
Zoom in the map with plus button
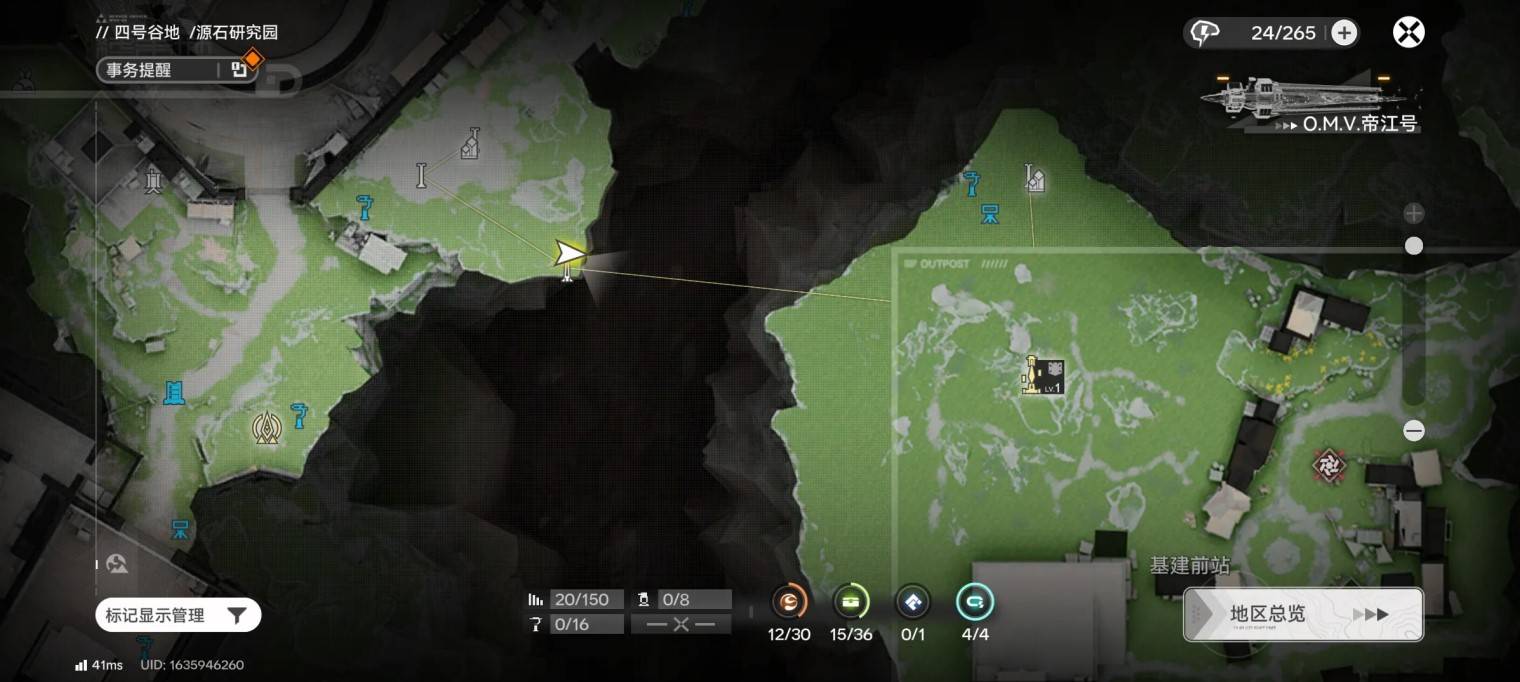(1413, 213)
